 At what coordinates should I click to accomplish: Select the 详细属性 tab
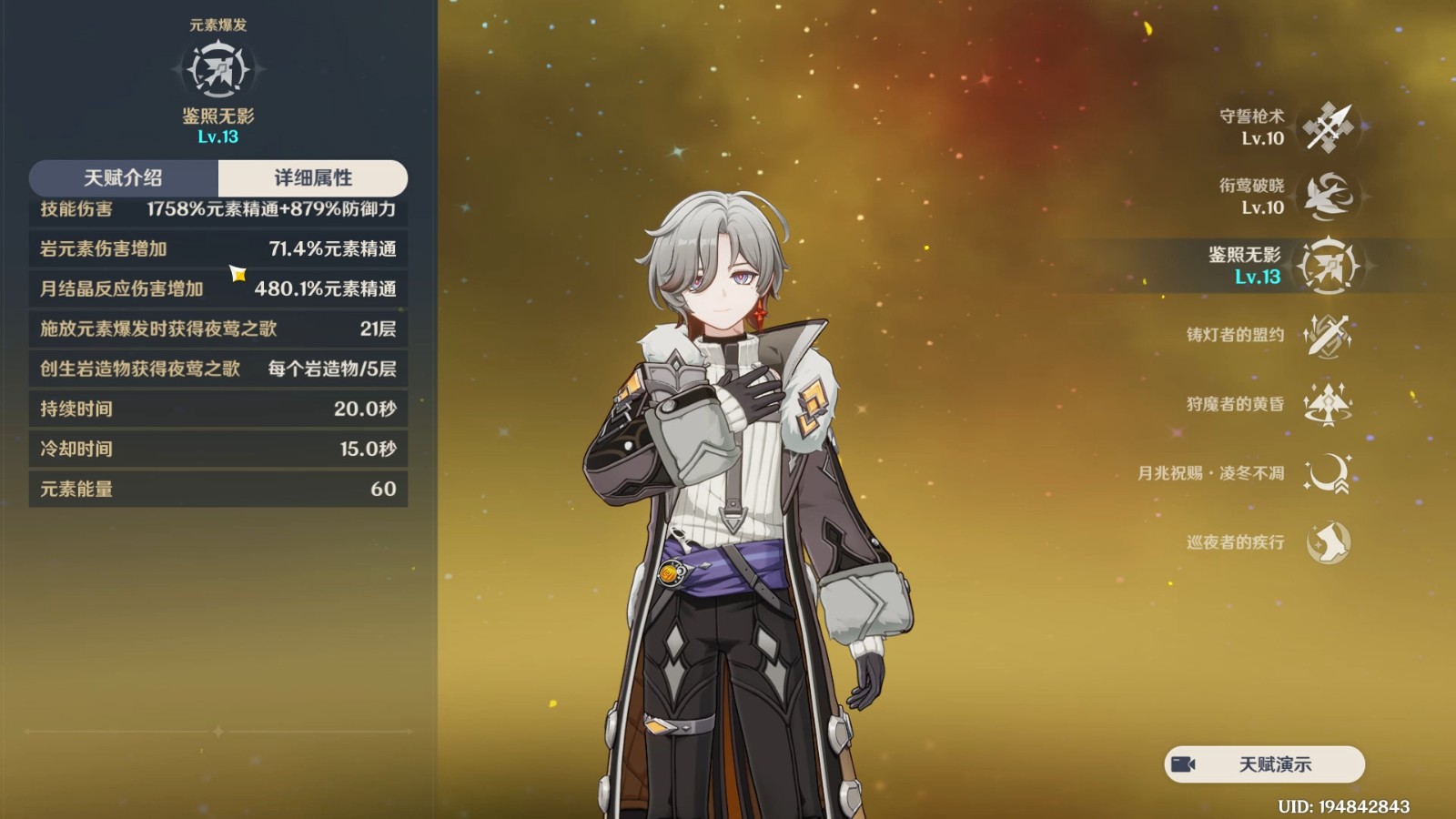pyautogui.click(x=313, y=178)
